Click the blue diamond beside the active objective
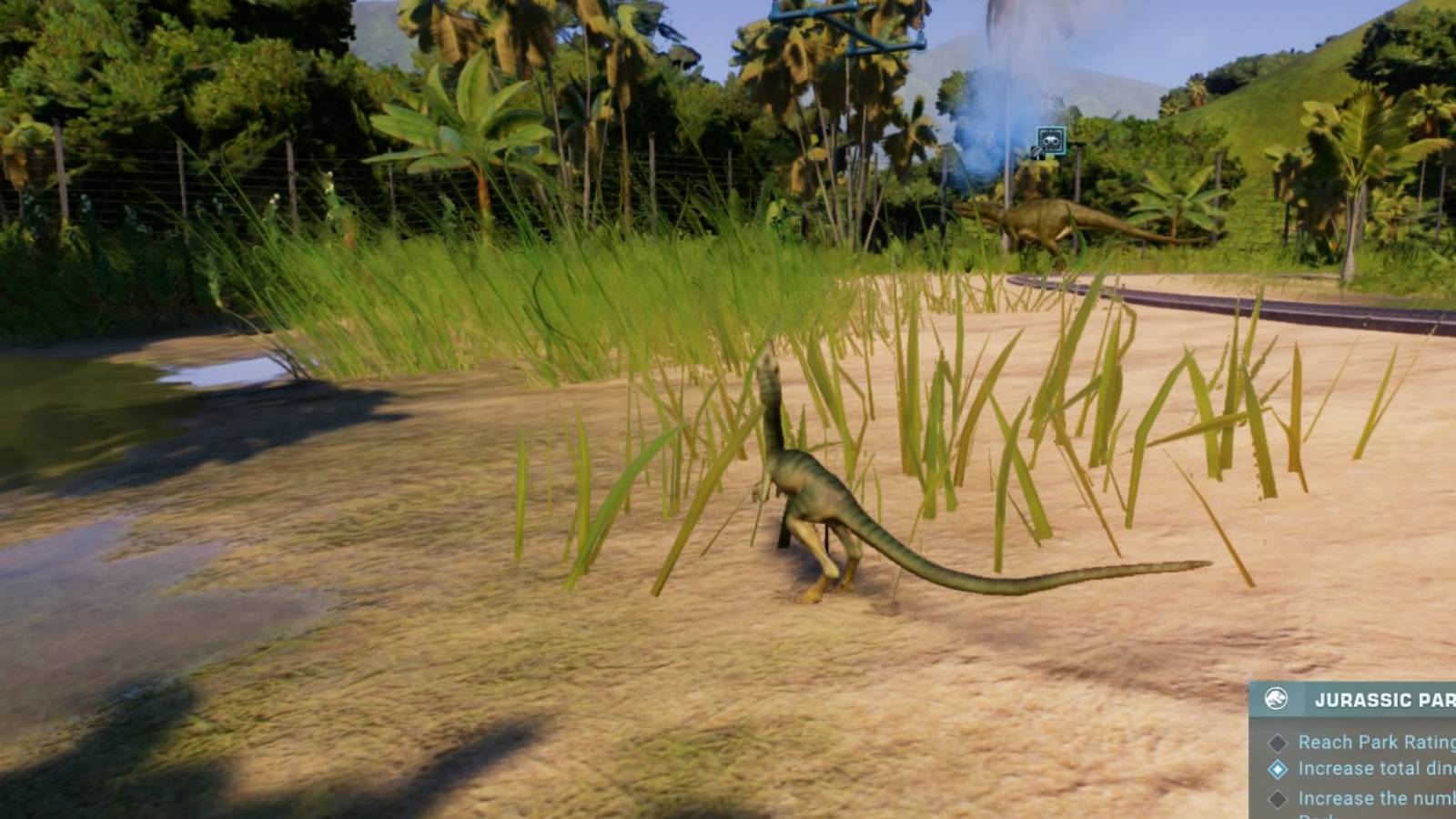Viewport: 1456px width, 819px height. (x=1277, y=768)
